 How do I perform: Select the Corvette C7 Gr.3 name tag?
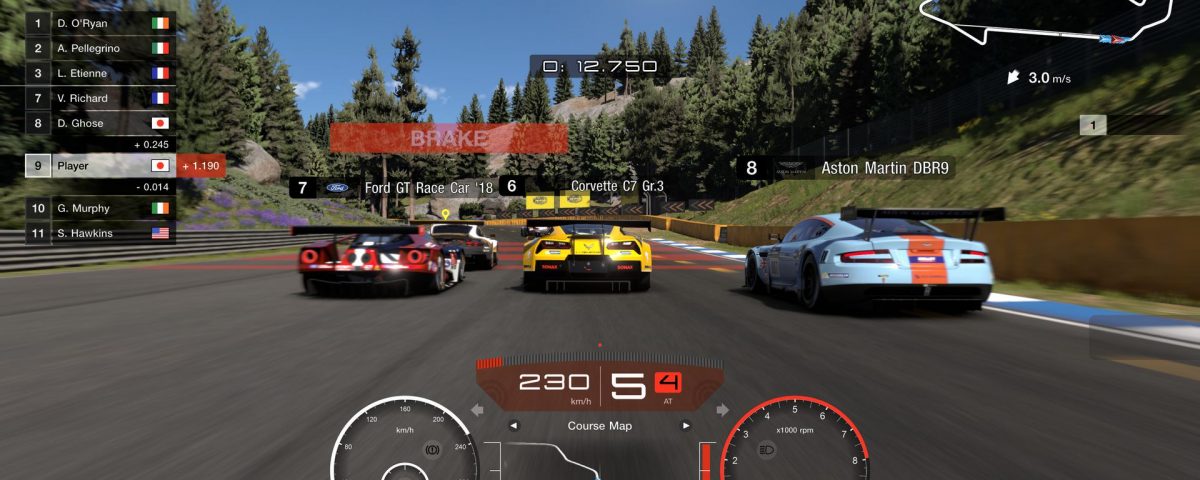583,186
